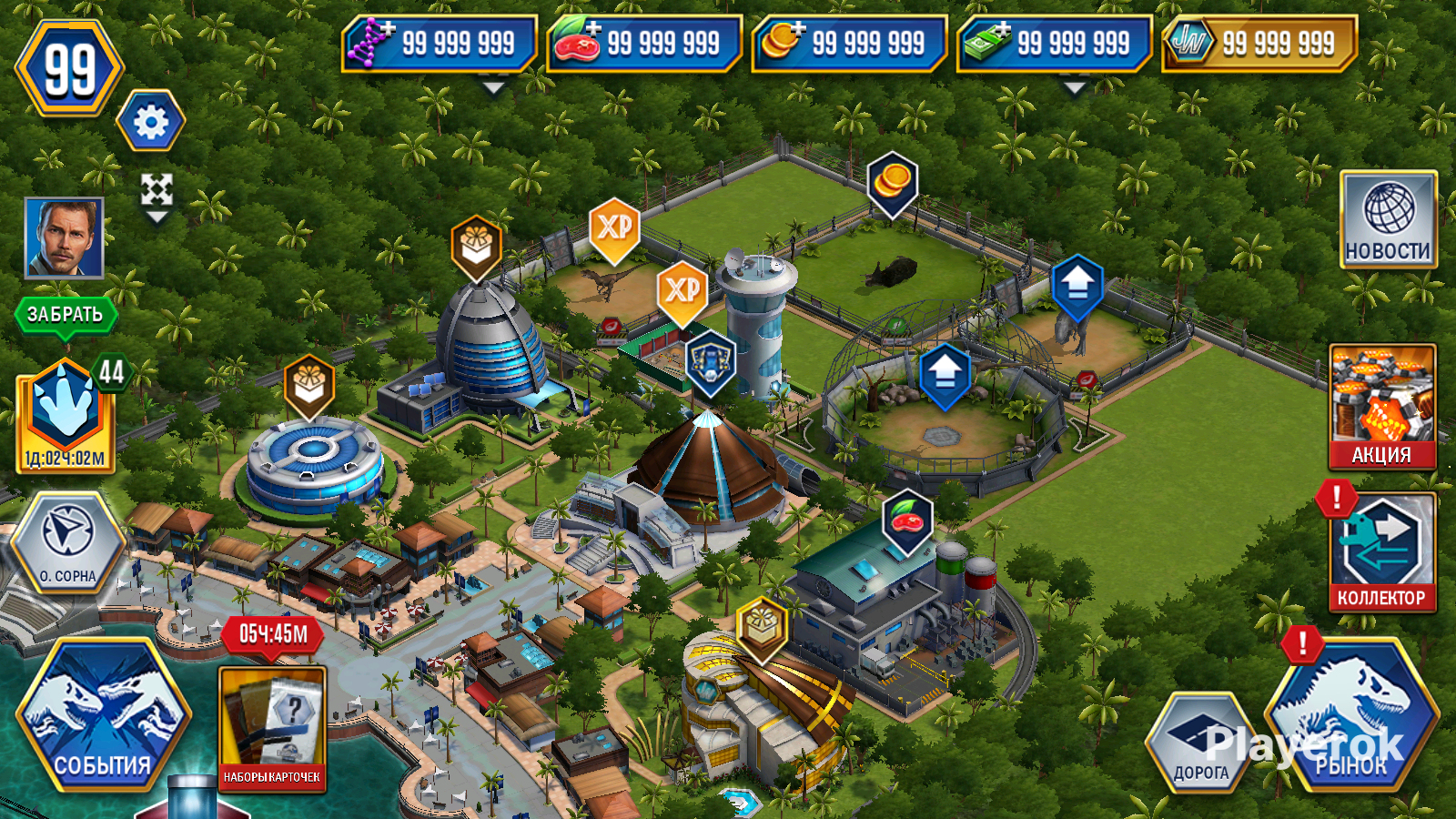
Task: Claim reward with the ЗАБРАТЬ button
Action: click(x=65, y=315)
